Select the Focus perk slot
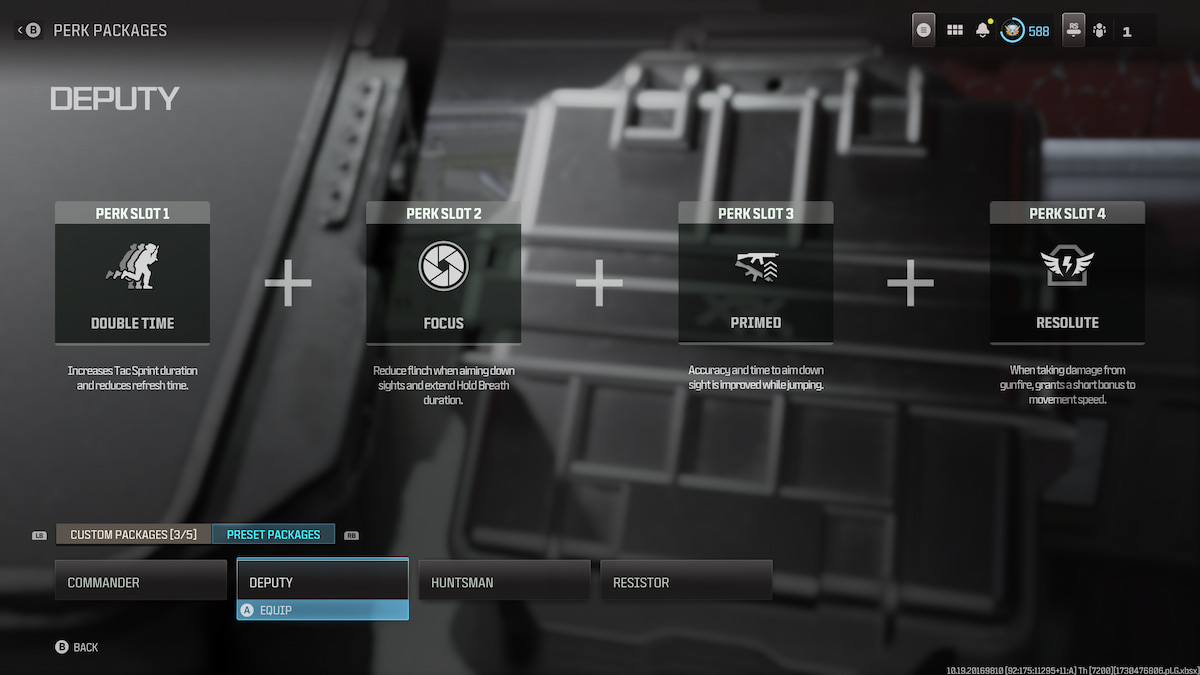Screen dimensions: 1200x675 click(x=443, y=273)
